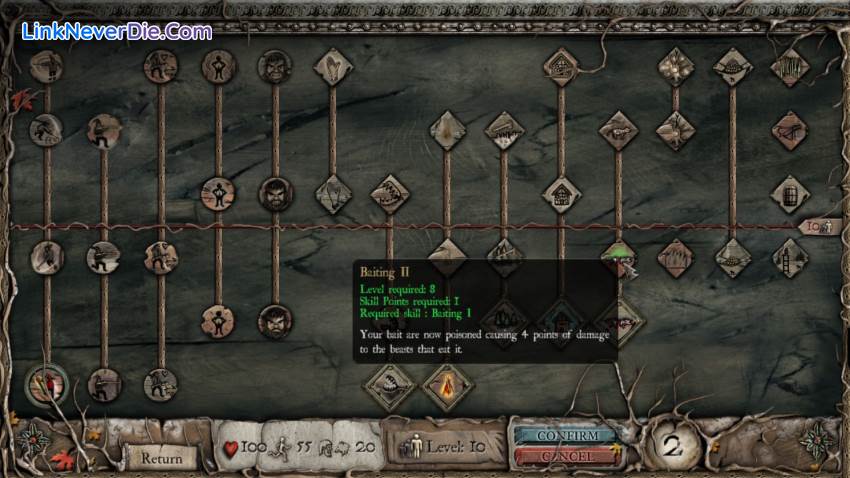The image size is (850, 478).
Task: Select the barrel skill node
Action: tap(789, 194)
